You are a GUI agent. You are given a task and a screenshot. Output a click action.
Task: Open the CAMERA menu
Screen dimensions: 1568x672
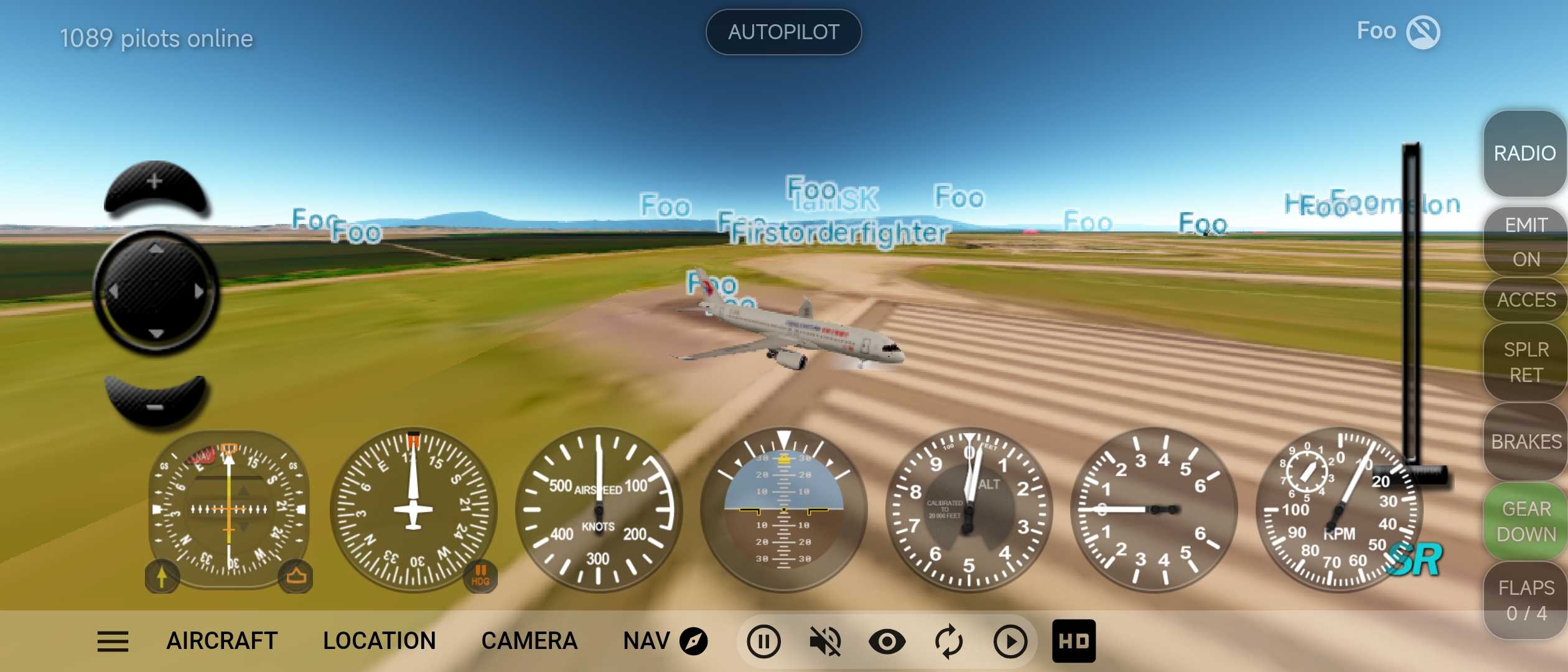click(x=530, y=641)
